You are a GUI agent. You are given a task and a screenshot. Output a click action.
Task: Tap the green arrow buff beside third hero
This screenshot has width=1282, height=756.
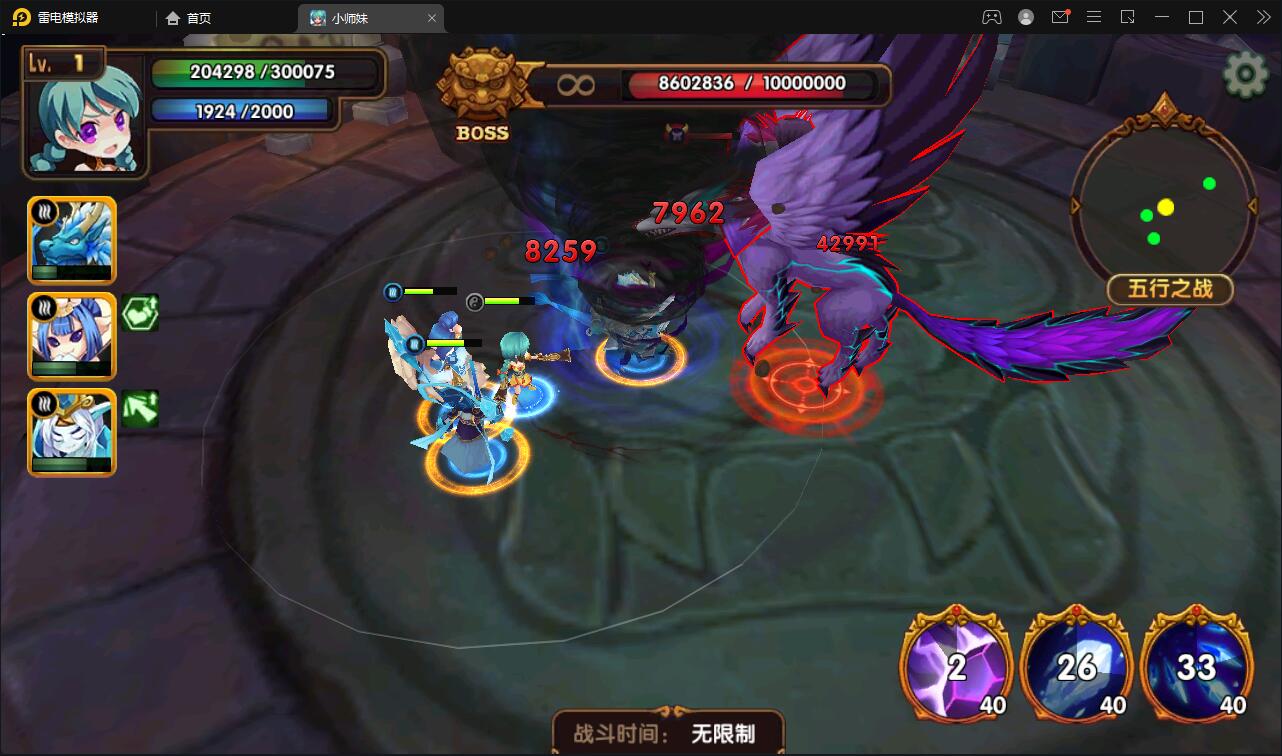point(140,408)
